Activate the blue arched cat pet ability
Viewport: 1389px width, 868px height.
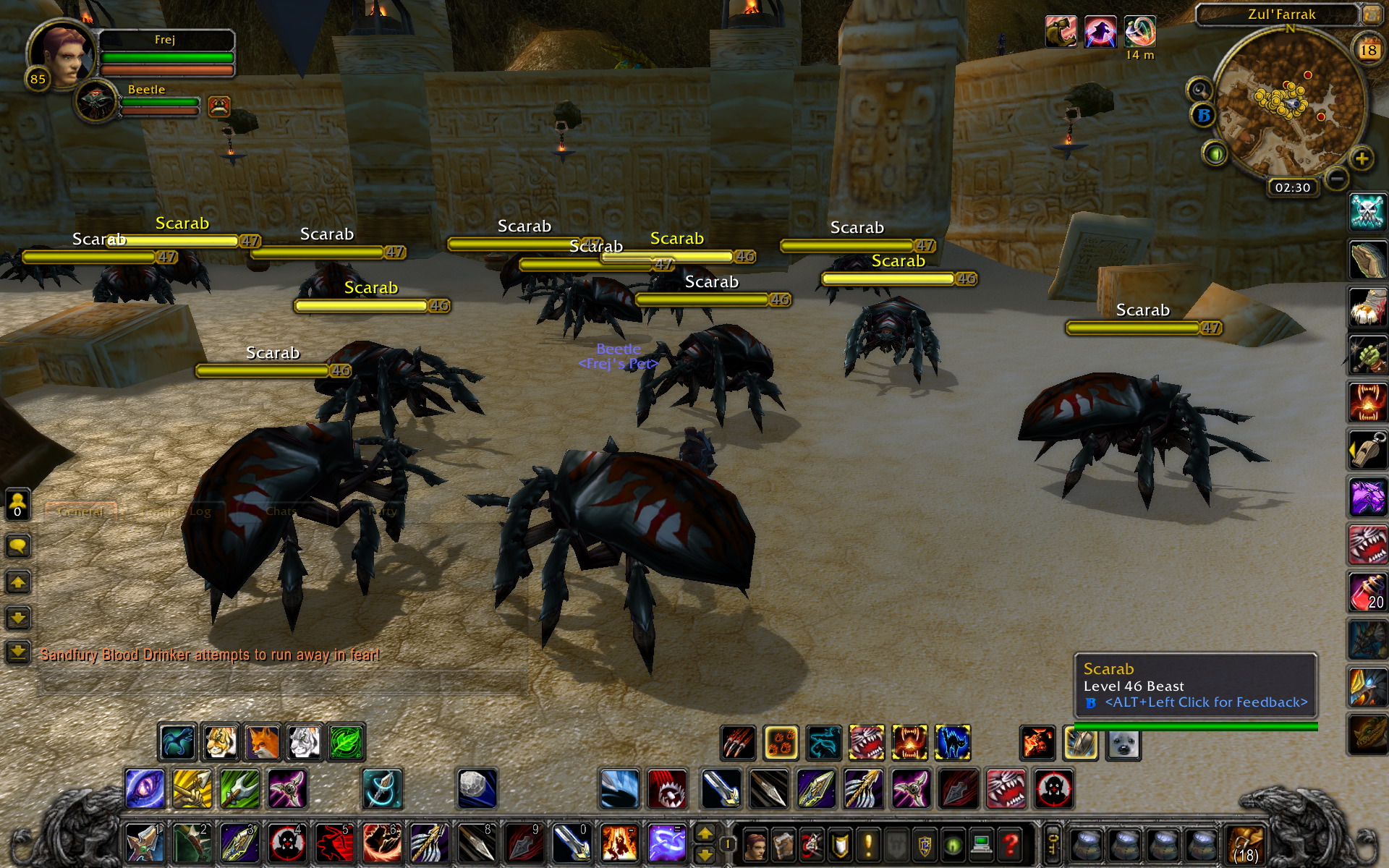pyautogui.click(x=952, y=743)
